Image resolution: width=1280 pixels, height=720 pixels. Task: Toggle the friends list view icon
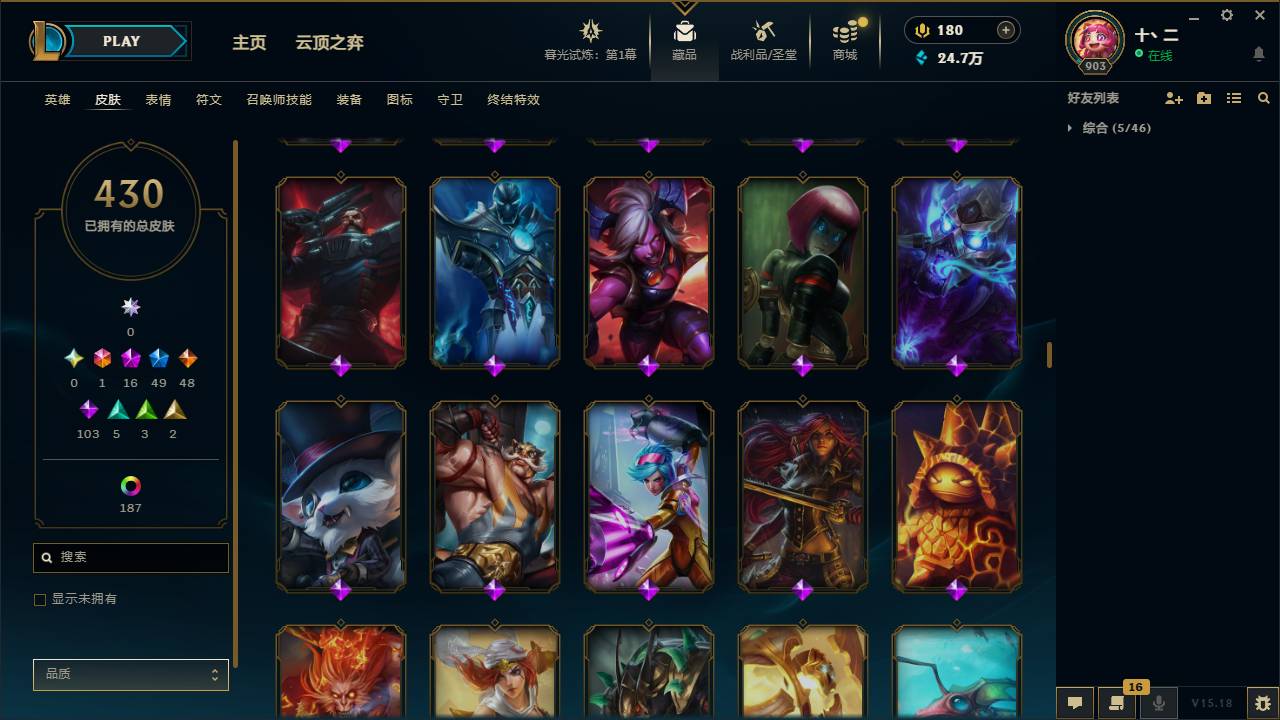1234,97
